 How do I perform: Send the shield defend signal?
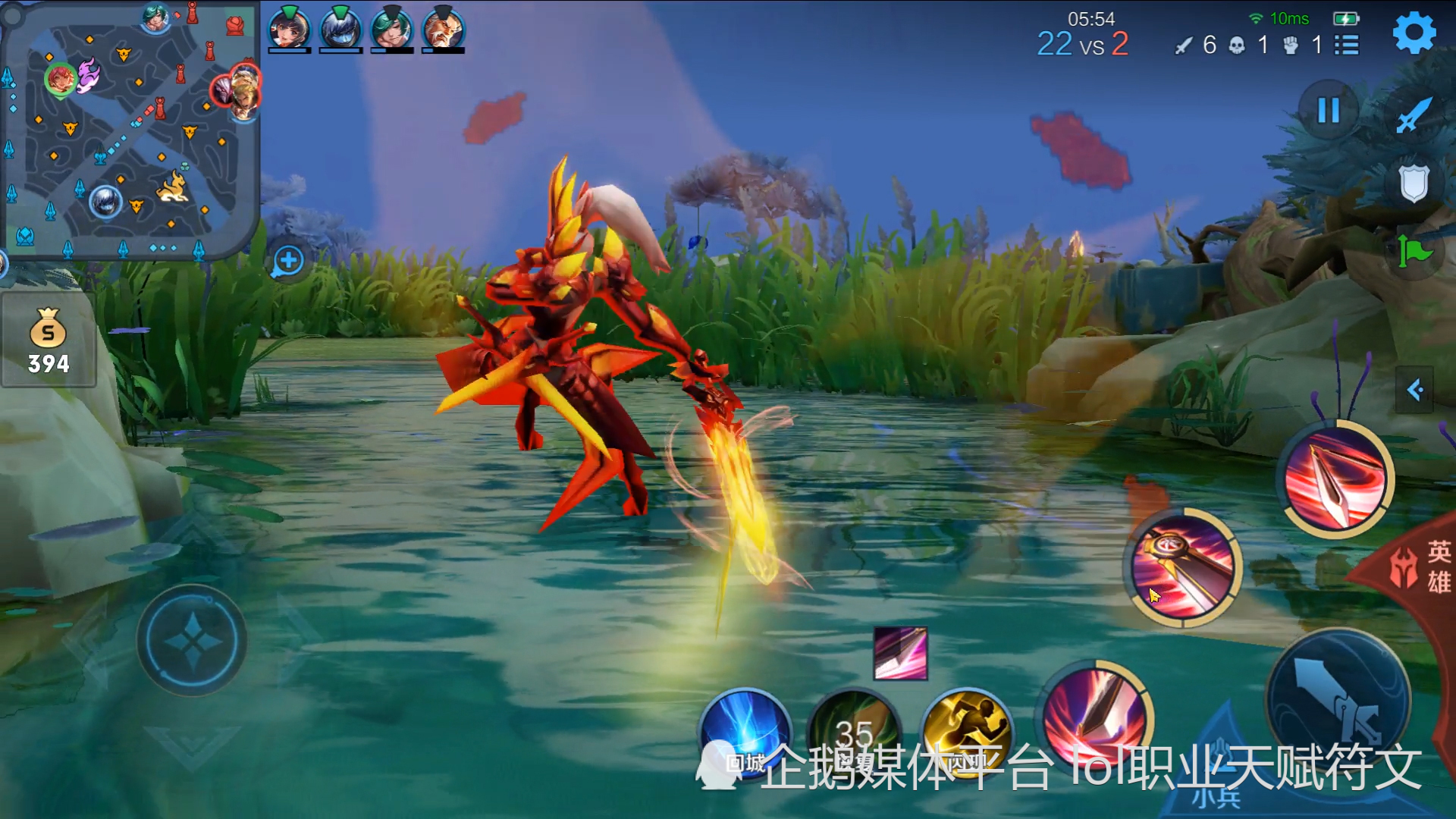(x=1414, y=183)
